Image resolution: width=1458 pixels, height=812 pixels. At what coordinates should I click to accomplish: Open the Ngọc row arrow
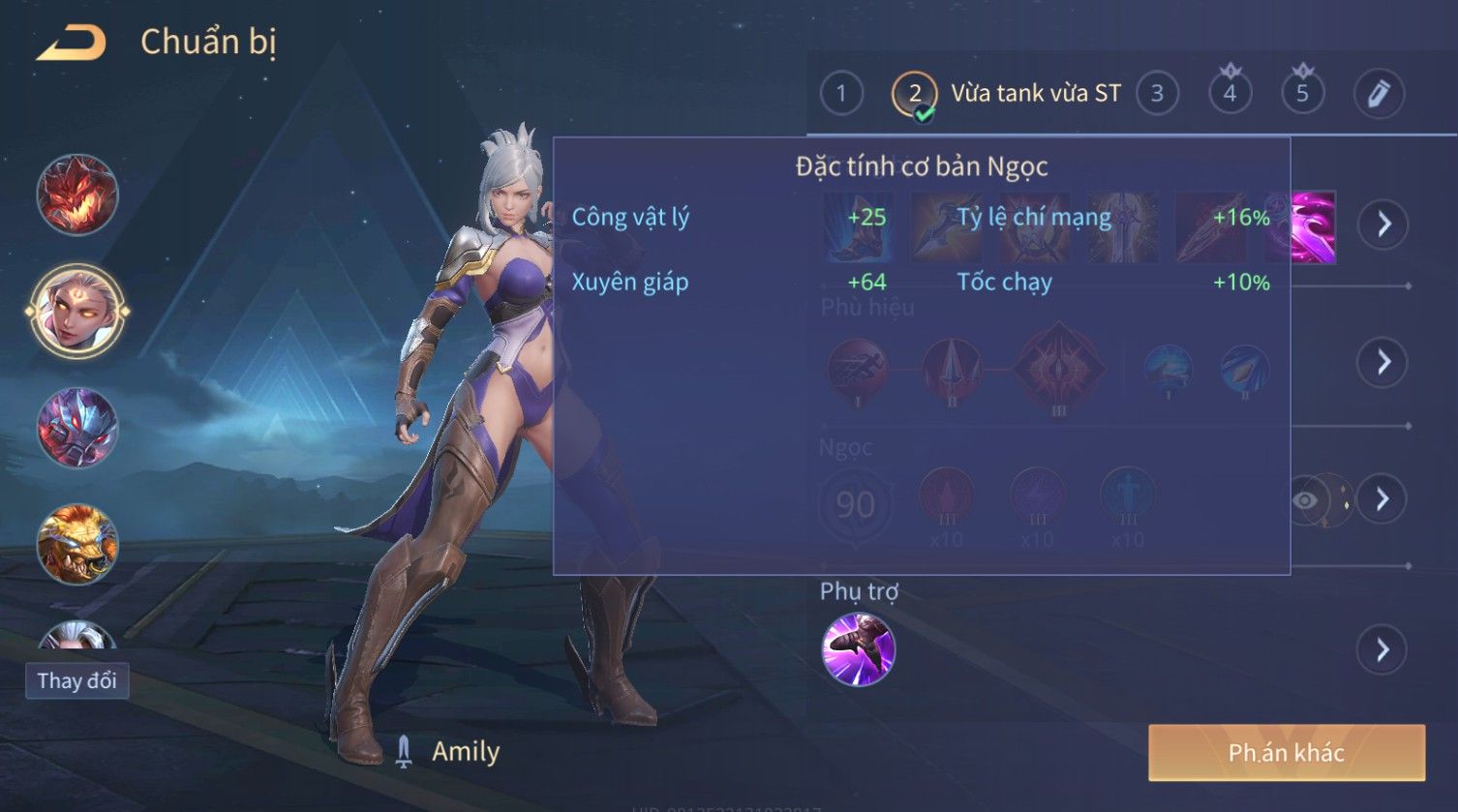[1382, 498]
